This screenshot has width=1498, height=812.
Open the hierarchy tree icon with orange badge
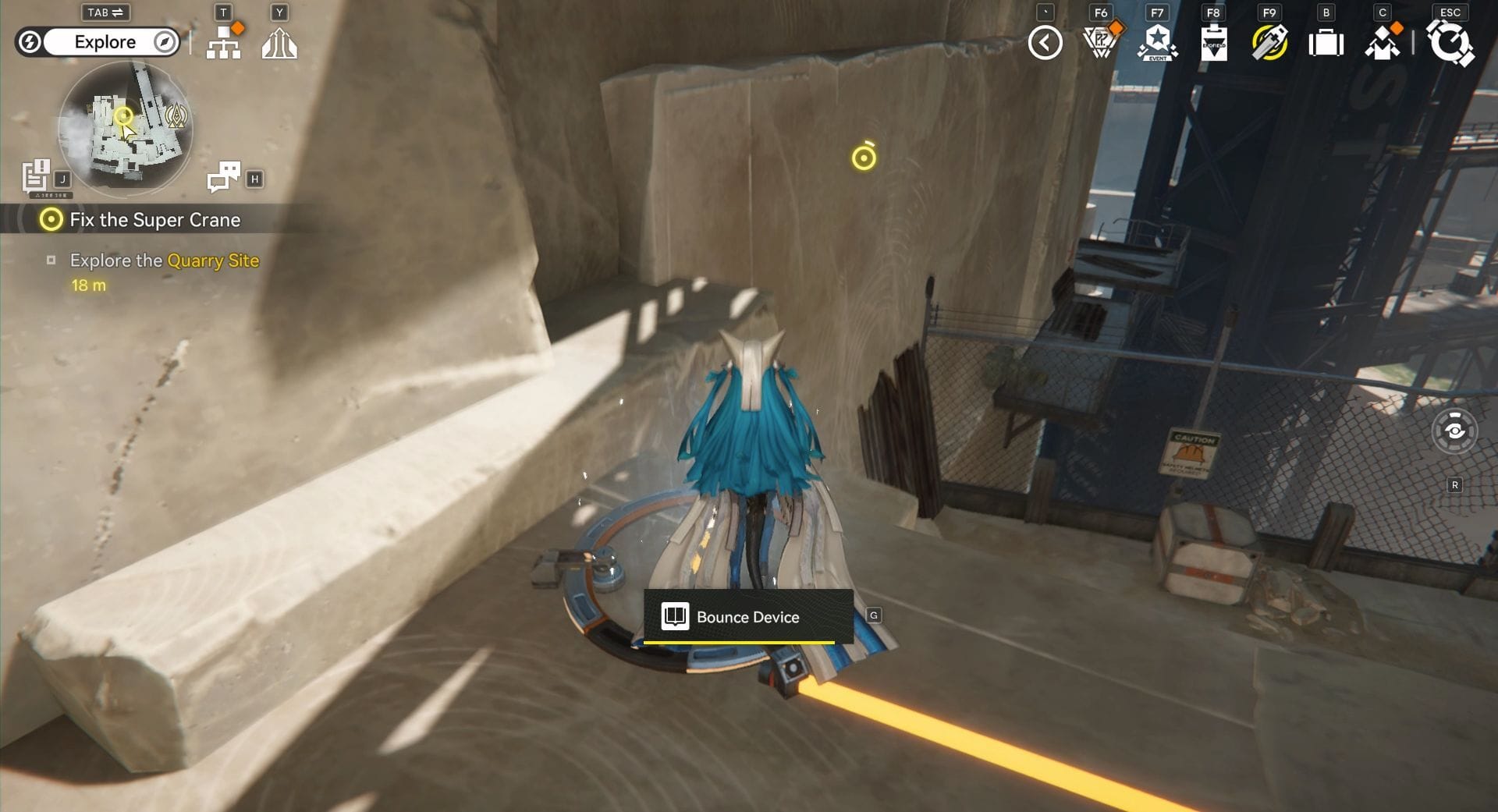(x=224, y=42)
